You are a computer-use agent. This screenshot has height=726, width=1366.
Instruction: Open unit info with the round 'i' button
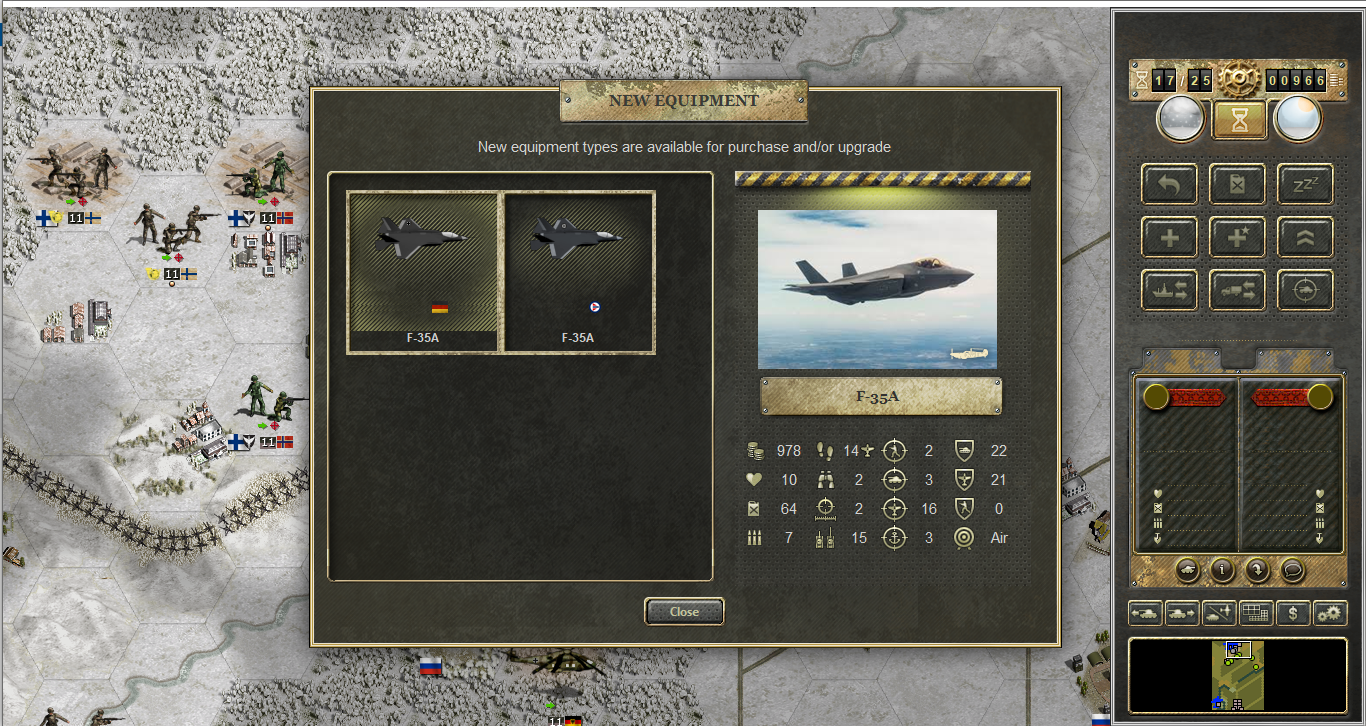(1221, 569)
